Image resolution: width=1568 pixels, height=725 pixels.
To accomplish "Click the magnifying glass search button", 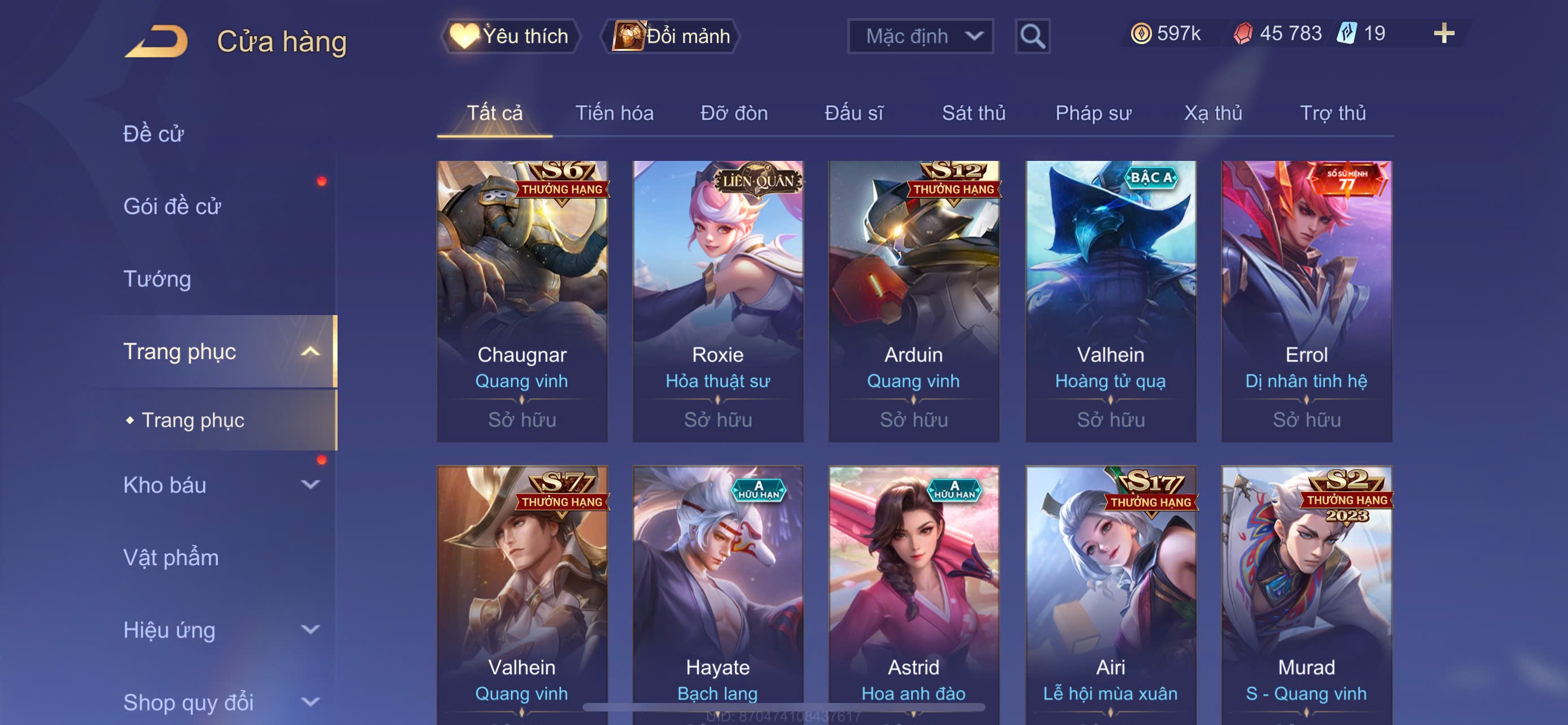I will tap(1032, 37).
